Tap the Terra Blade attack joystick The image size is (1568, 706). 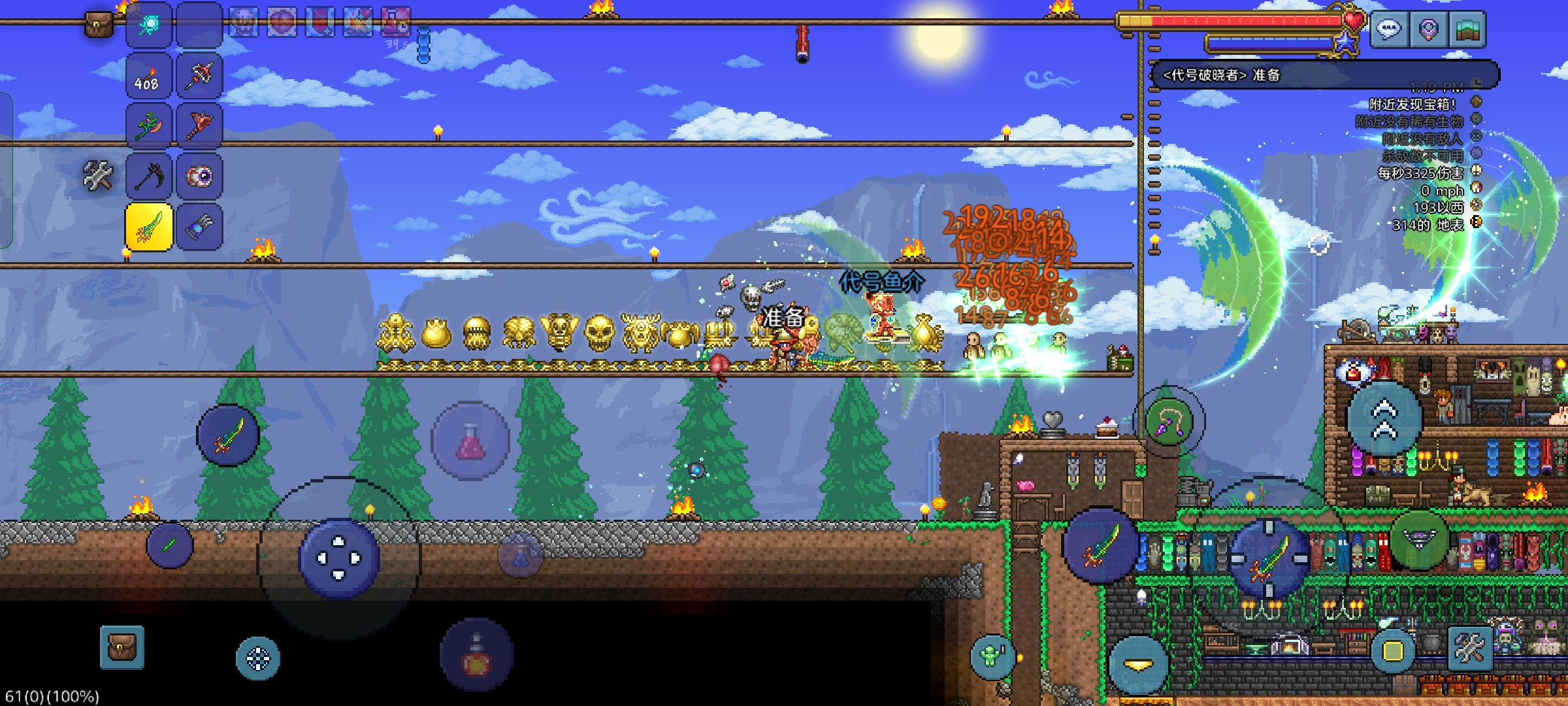point(1269,559)
